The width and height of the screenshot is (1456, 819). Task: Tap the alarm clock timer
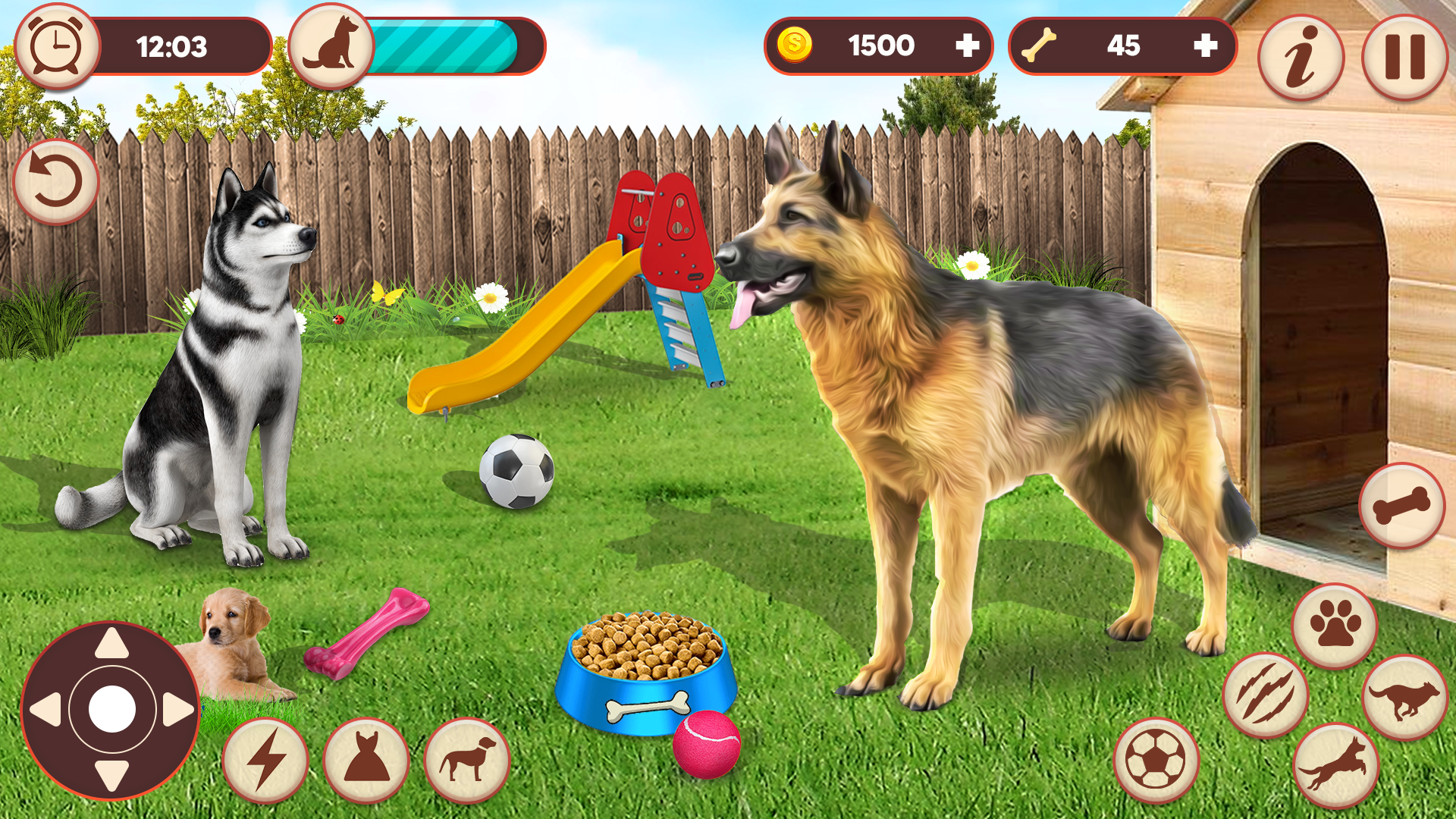click(55, 45)
